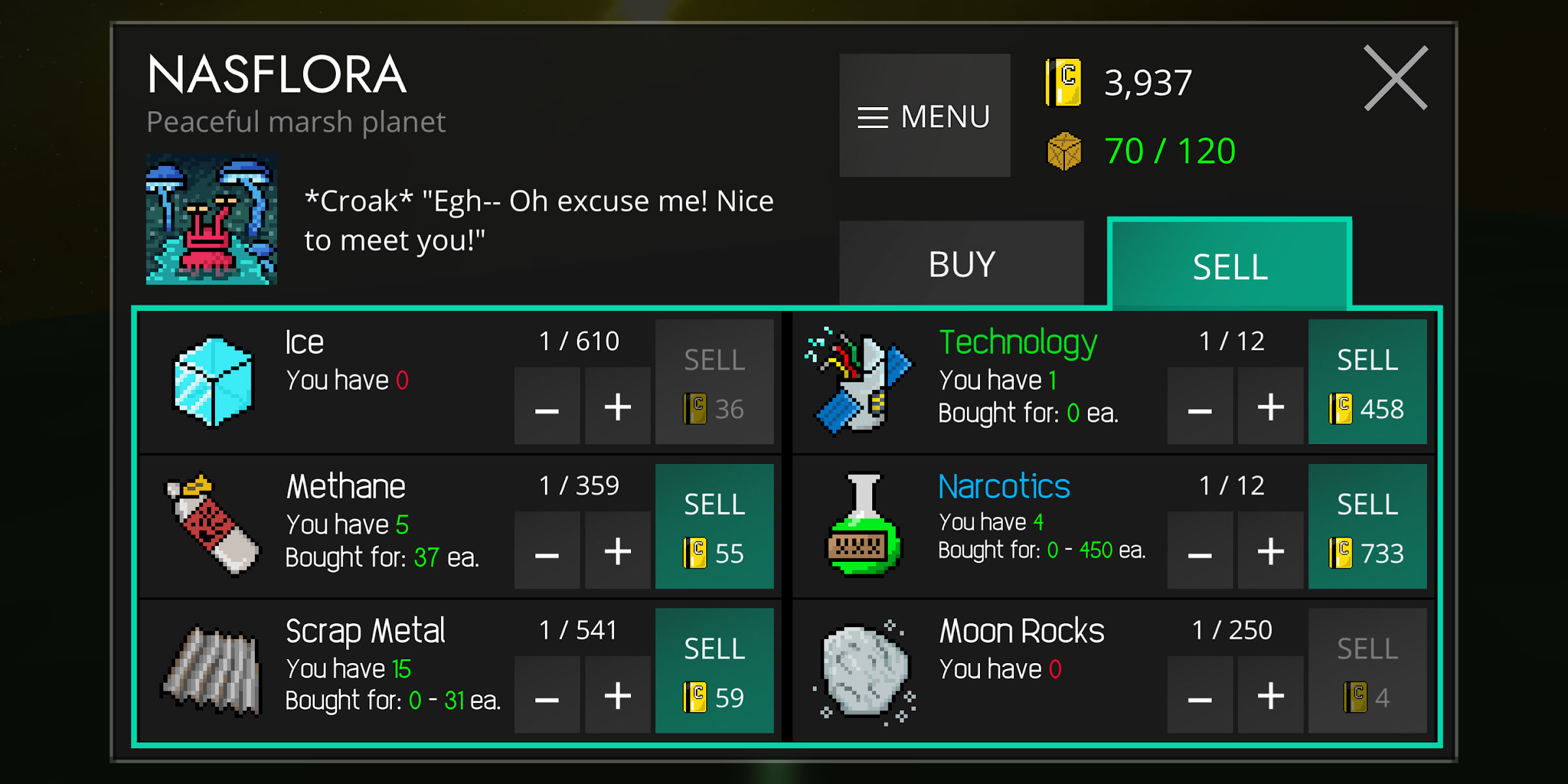Click the Narcotics flask icon
The width and height of the screenshot is (1568, 784).
point(864,526)
